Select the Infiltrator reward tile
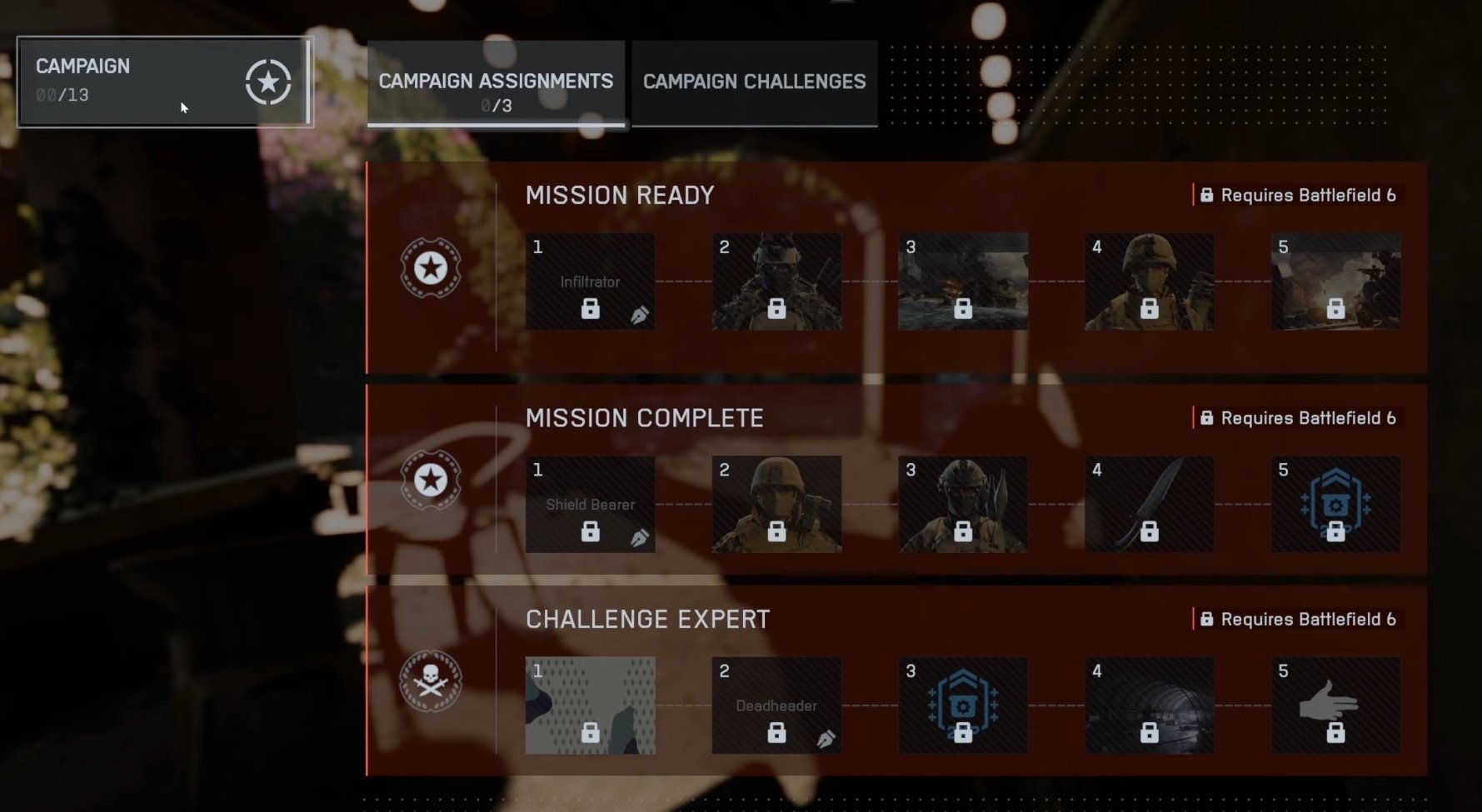This screenshot has width=1482, height=812. (590, 281)
